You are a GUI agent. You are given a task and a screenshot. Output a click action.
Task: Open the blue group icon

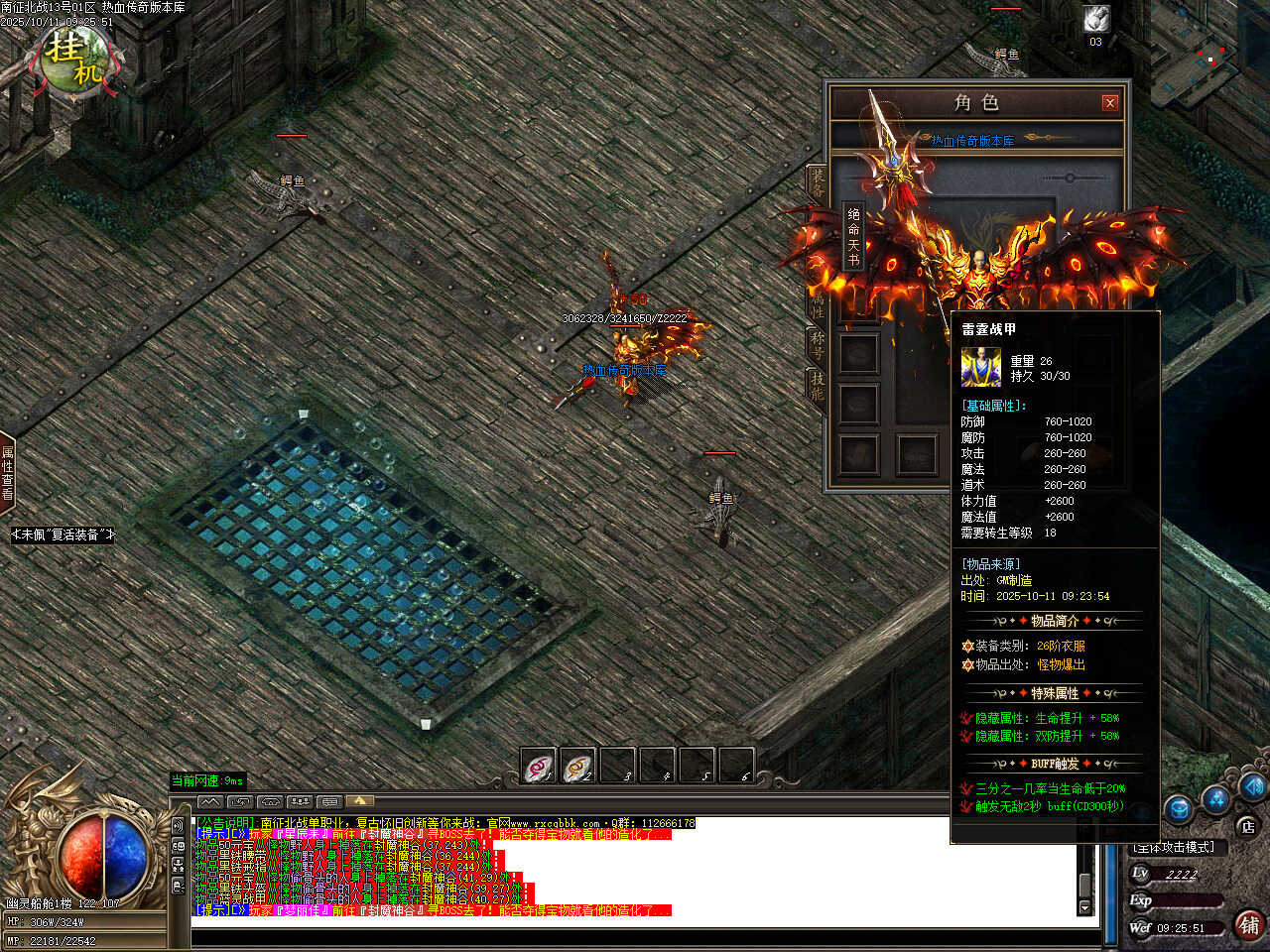[x=1216, y=798]
